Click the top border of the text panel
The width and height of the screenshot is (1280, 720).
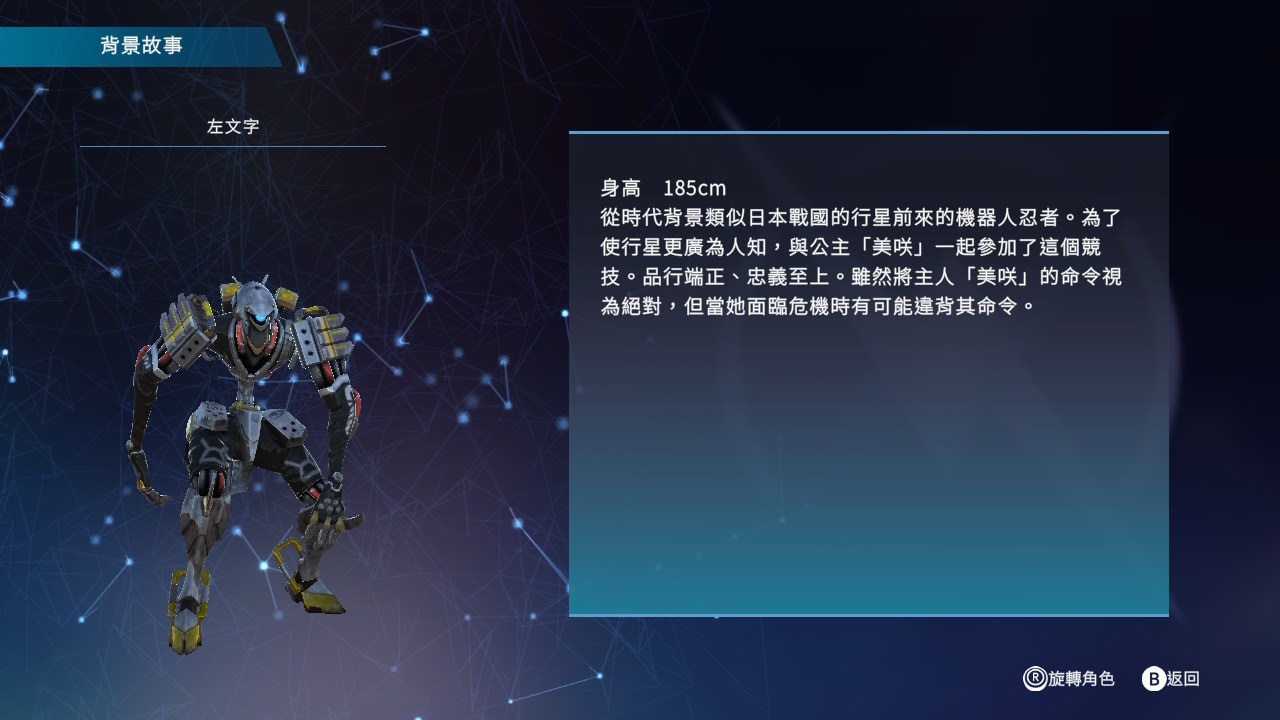click(868, 131)
